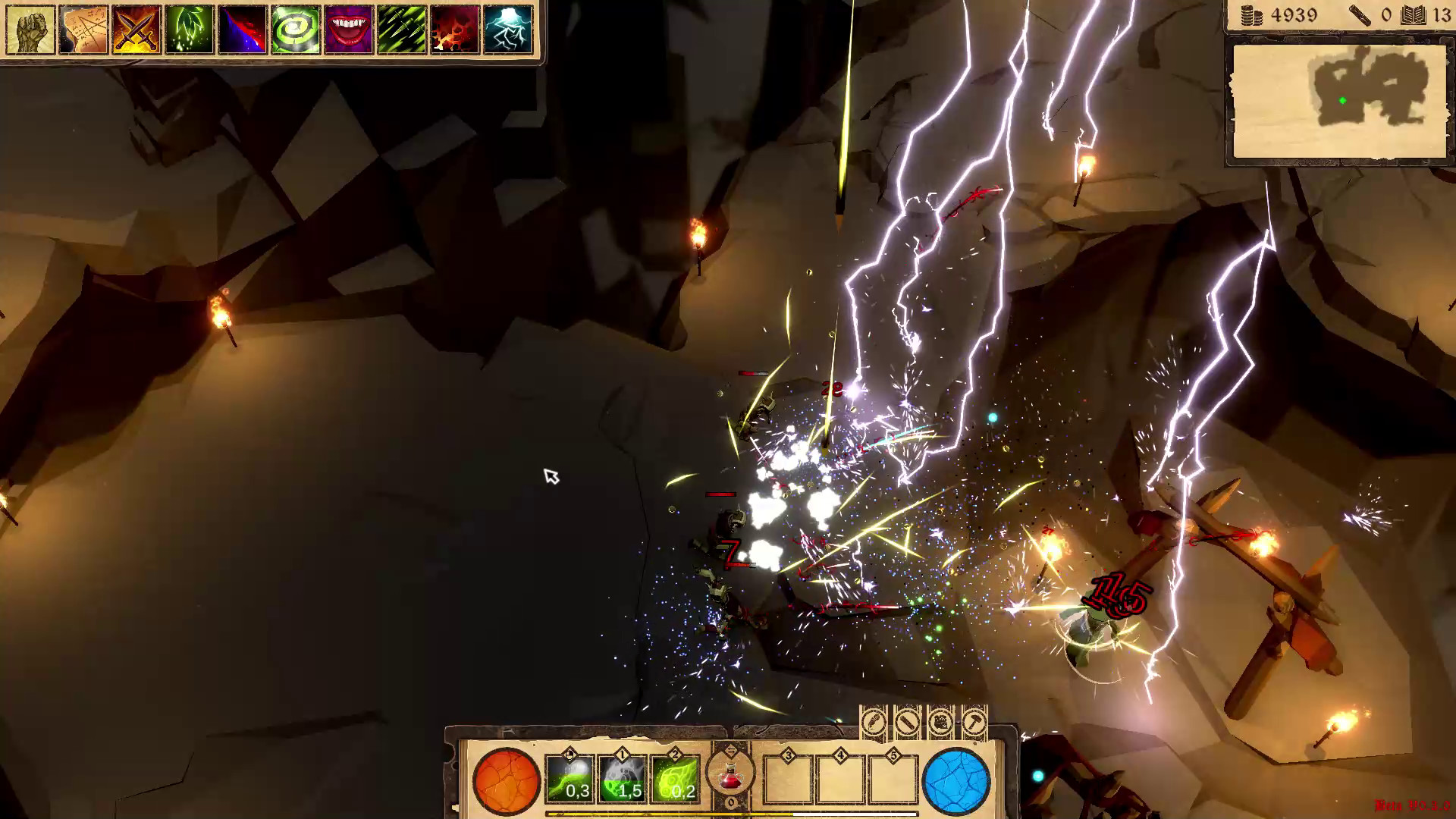The height and width of the screenshot is (819, 1456).
Task: Open the pentagram scroll ability
Action: 81,29
